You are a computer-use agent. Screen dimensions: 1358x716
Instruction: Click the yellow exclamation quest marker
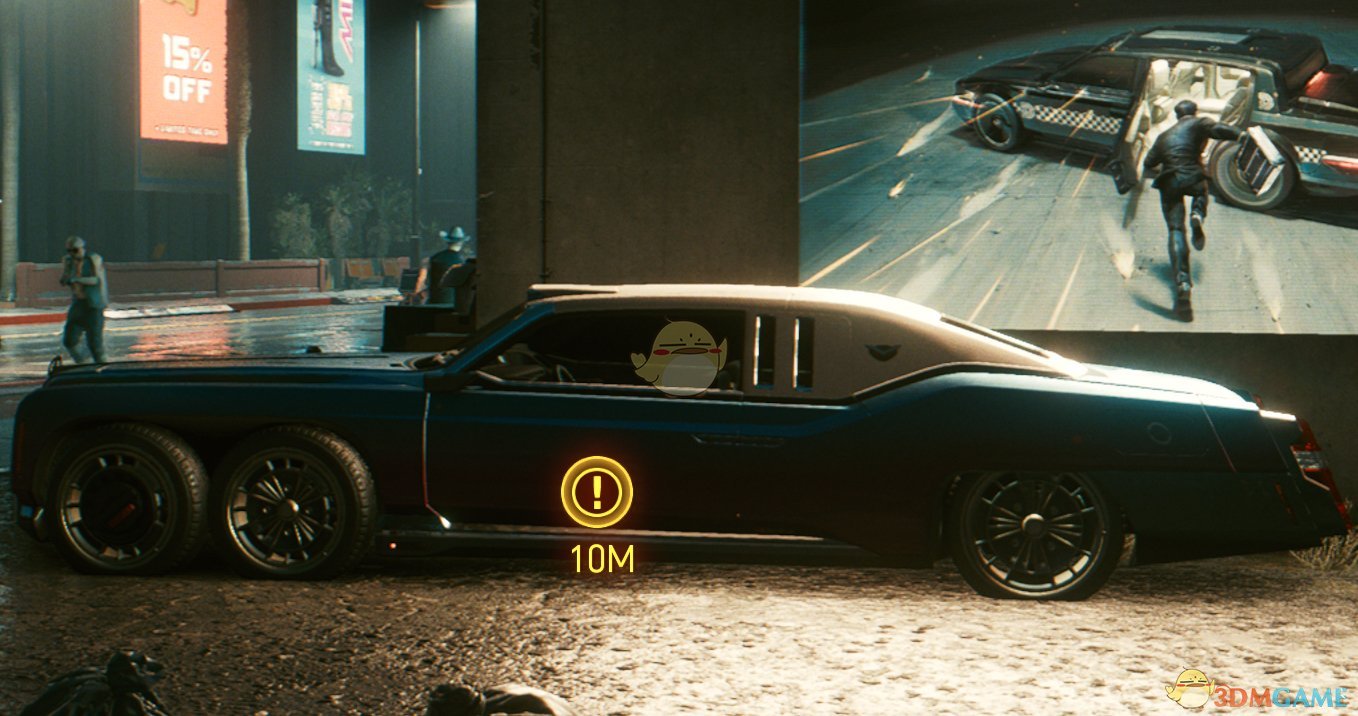[597, 491]
